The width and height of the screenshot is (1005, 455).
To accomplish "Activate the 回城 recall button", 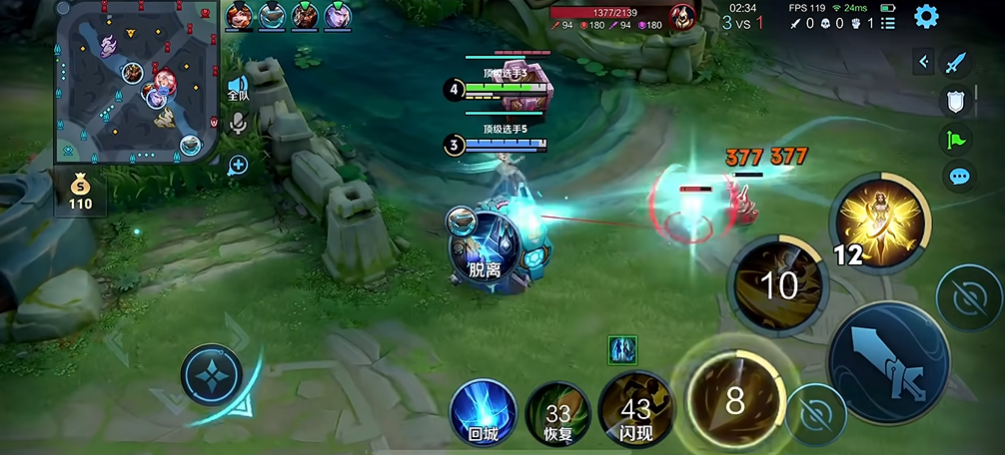I will [483, 411].
